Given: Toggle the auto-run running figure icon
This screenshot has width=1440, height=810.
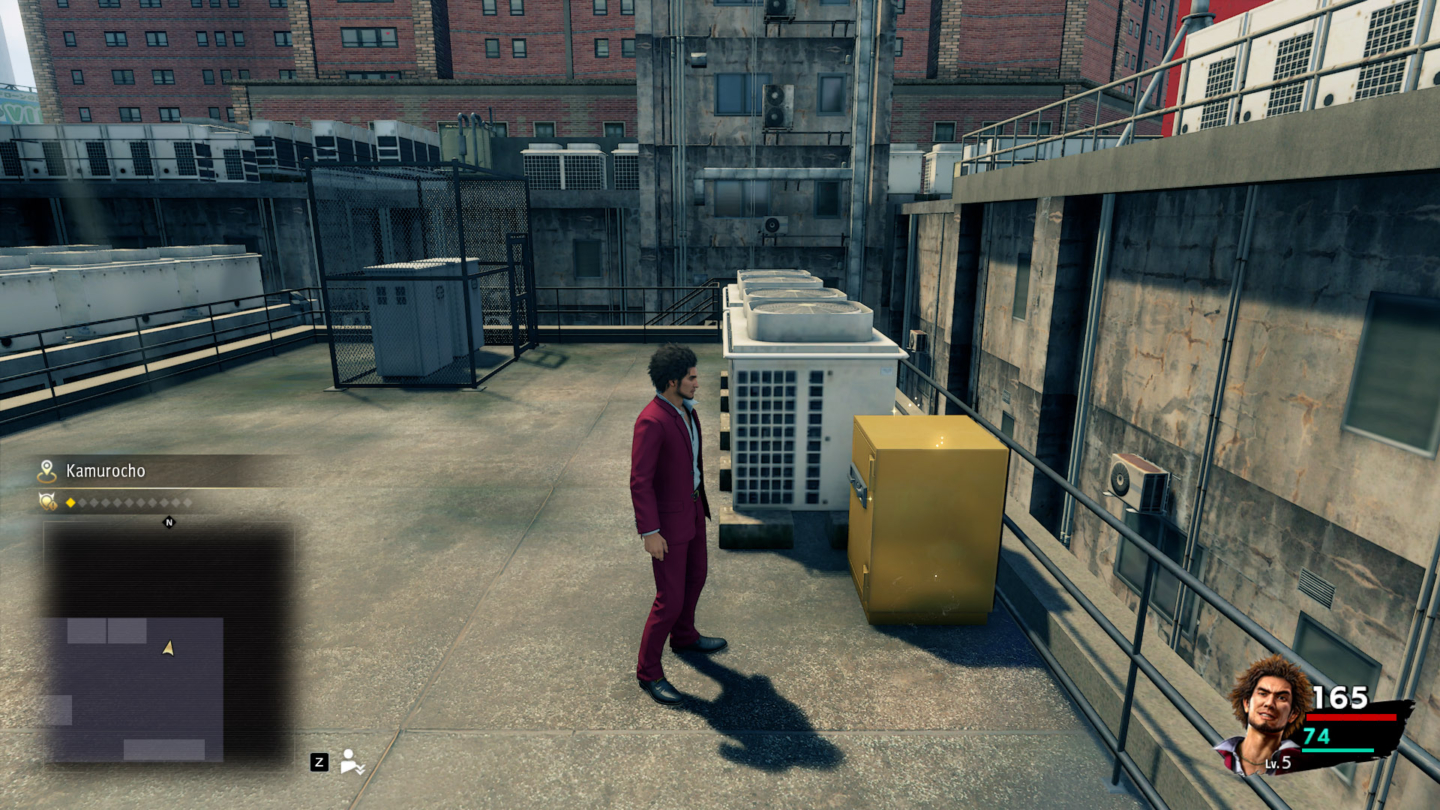Looking at the screenshot, I should [352, 762].
